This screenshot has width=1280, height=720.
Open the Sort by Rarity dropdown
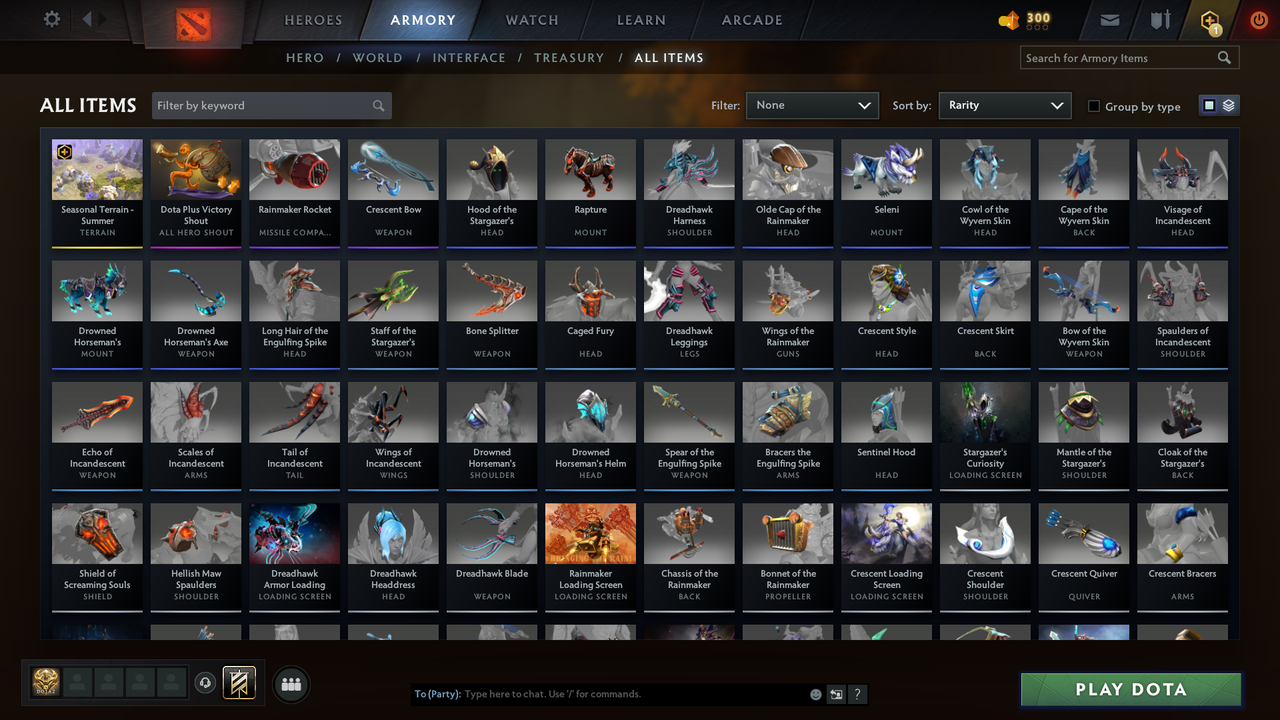1004,105
